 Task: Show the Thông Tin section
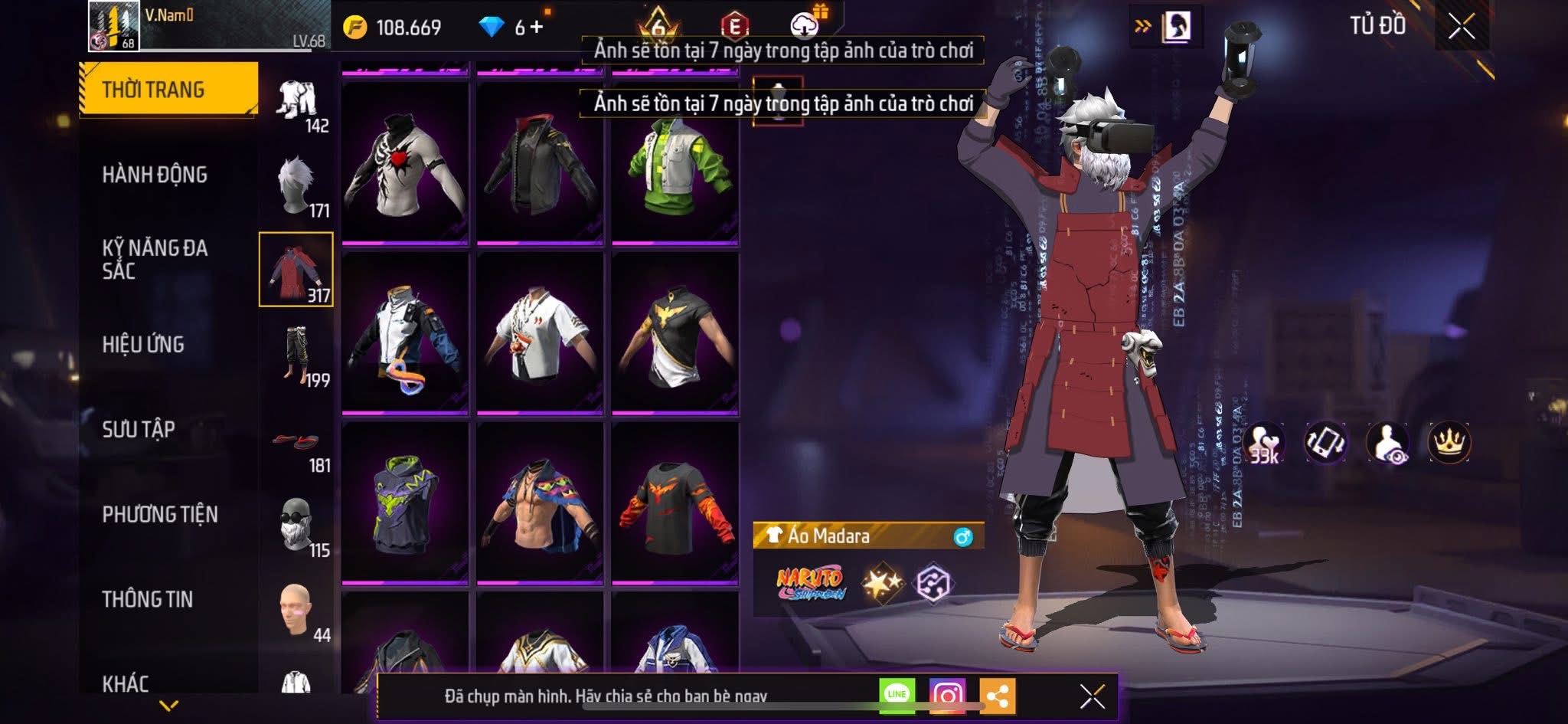tap(148, 599)
